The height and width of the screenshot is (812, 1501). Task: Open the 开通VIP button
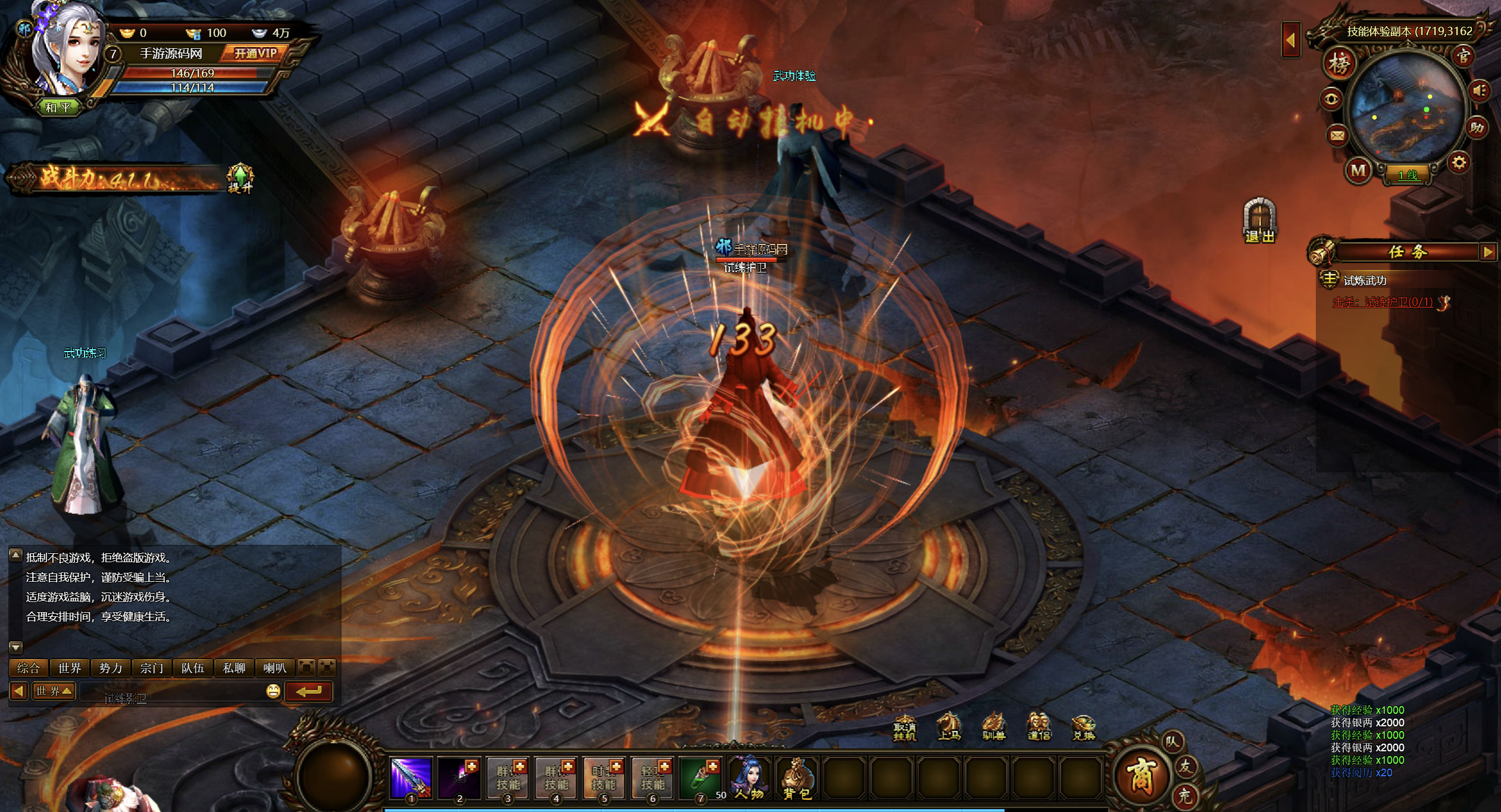point(255,54)
